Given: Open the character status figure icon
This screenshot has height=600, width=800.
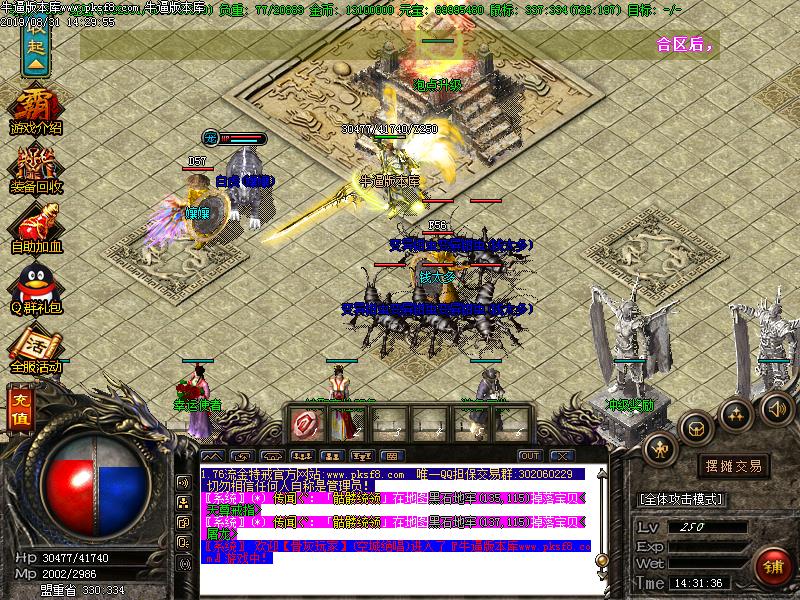Looking at the screenshot, I should pyautogui.click(x=661, y=449).
